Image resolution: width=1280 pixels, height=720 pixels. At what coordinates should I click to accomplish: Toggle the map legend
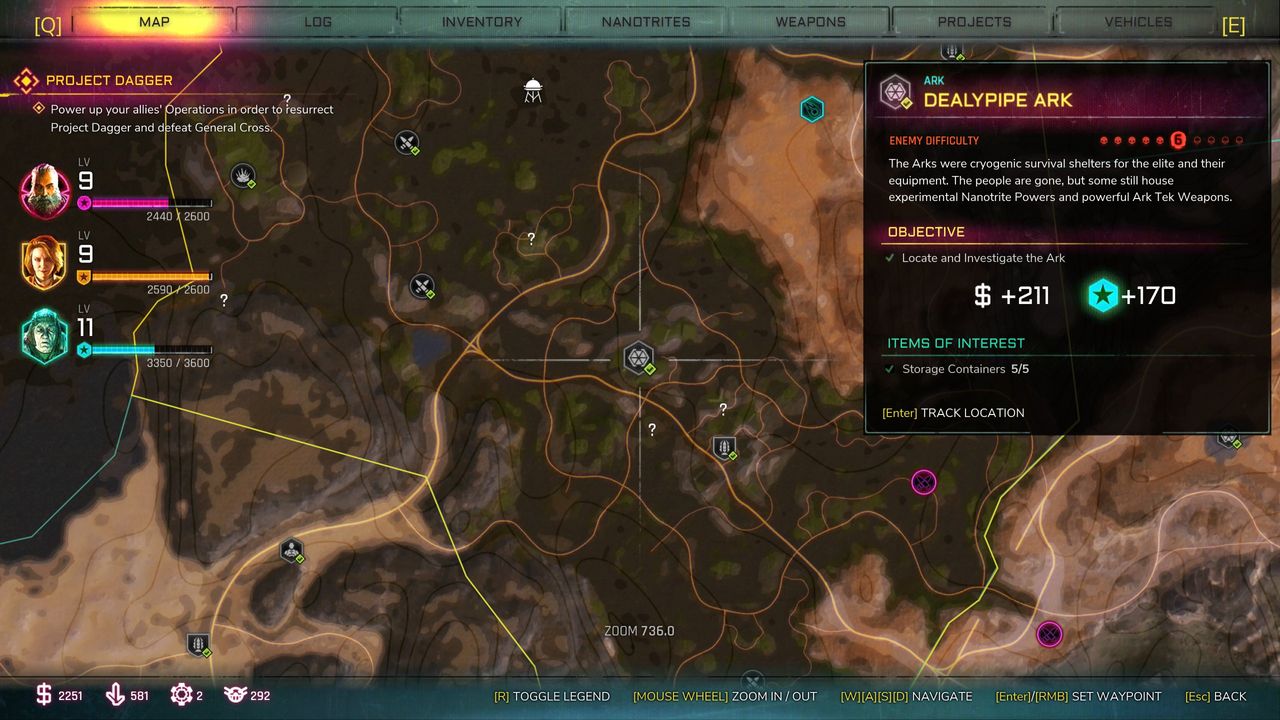[x=551, y=696]
